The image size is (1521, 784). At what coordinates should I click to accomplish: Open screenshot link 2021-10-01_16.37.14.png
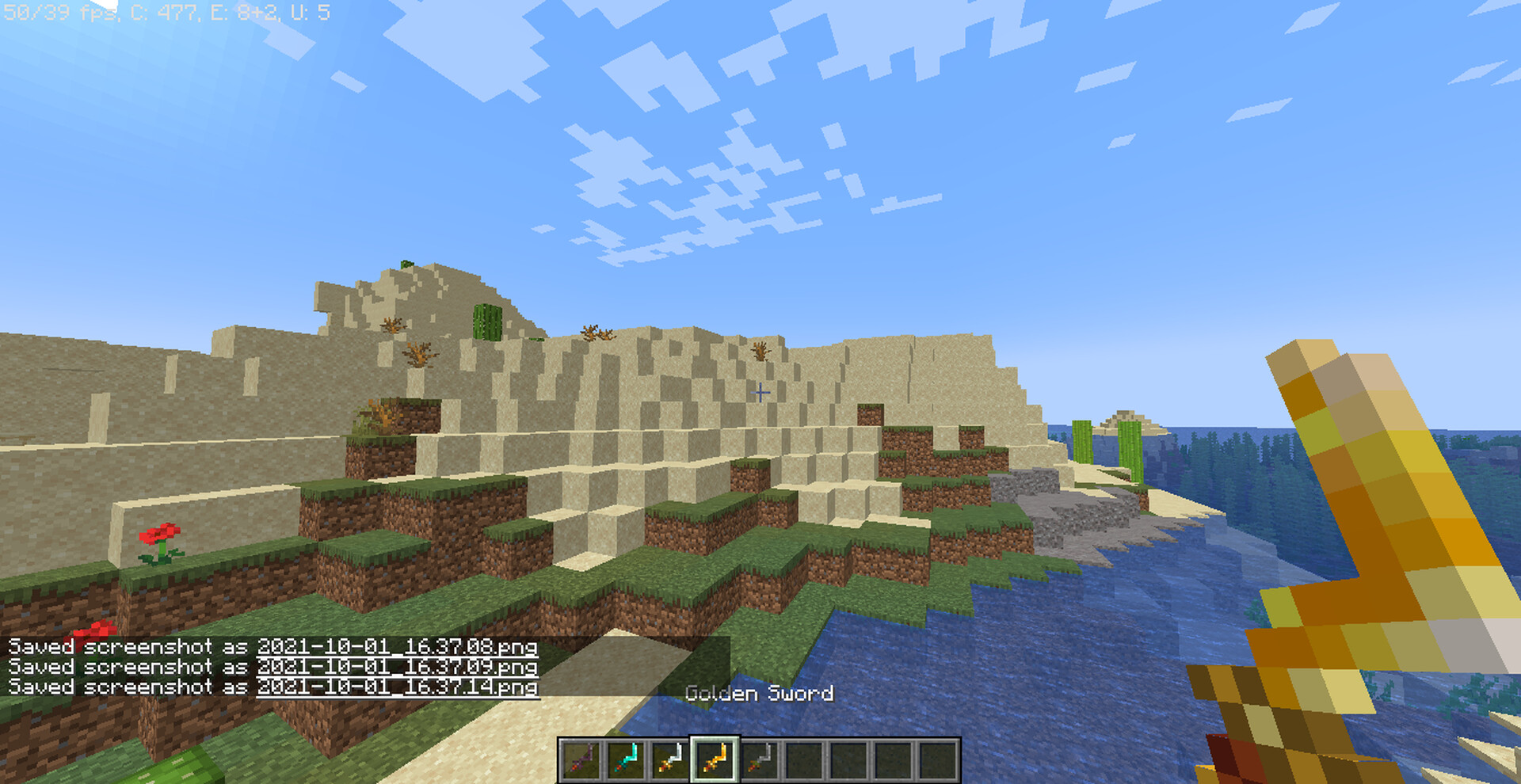(397, 687)
